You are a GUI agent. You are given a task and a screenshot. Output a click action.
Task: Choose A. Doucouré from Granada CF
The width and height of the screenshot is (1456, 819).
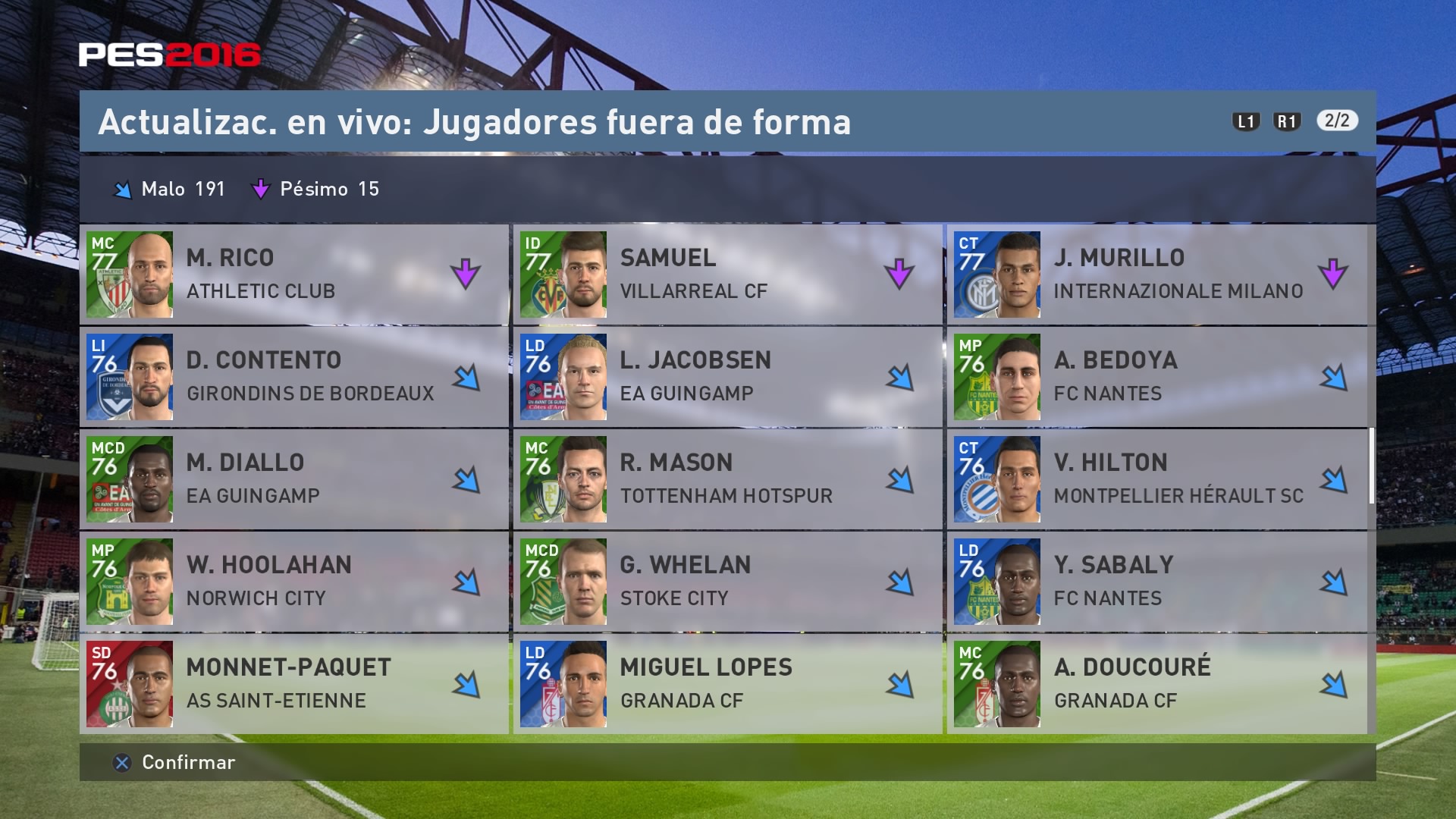[x=1156, y=684]
